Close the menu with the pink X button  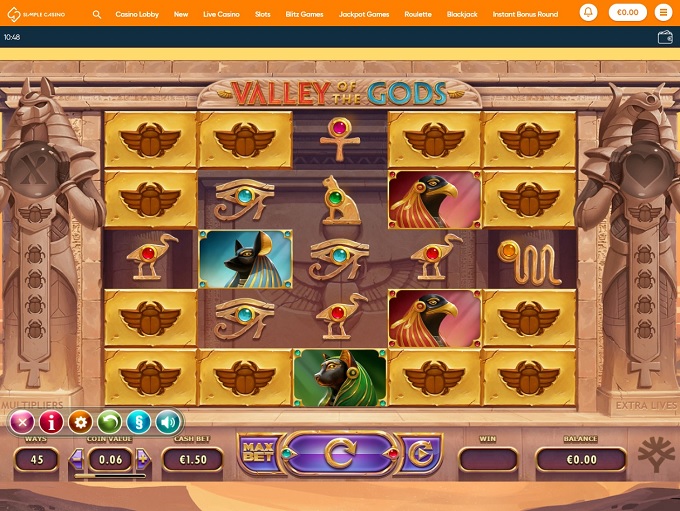(23, 422)
